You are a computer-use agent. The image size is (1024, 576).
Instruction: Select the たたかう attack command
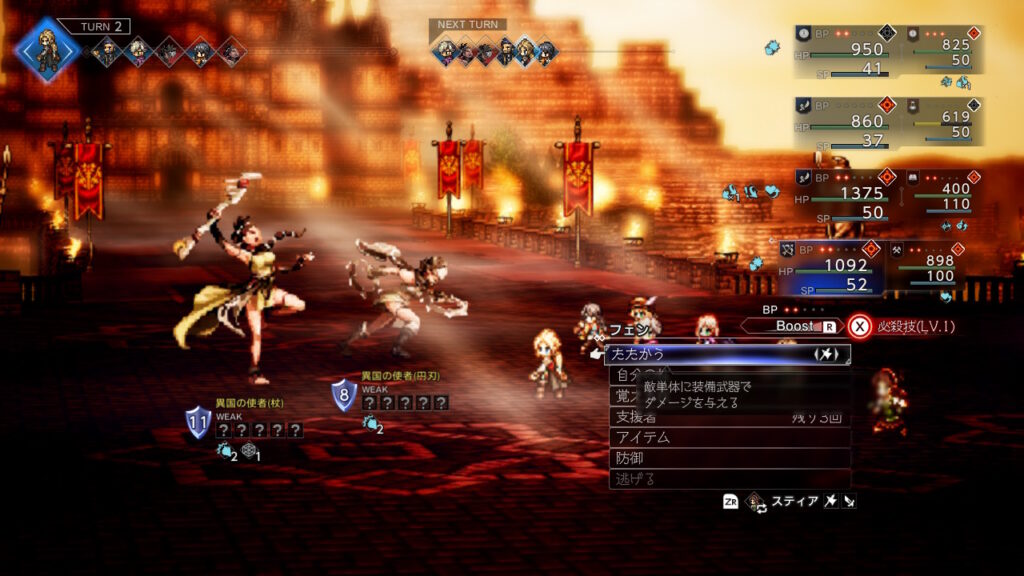727,355
